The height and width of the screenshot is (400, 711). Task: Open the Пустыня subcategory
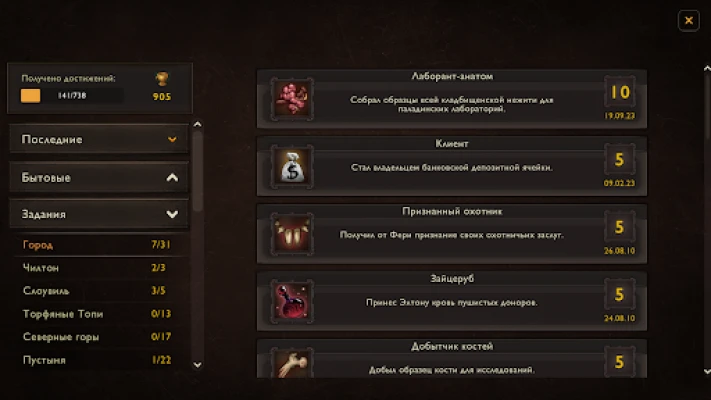click(x=99, y=360)
